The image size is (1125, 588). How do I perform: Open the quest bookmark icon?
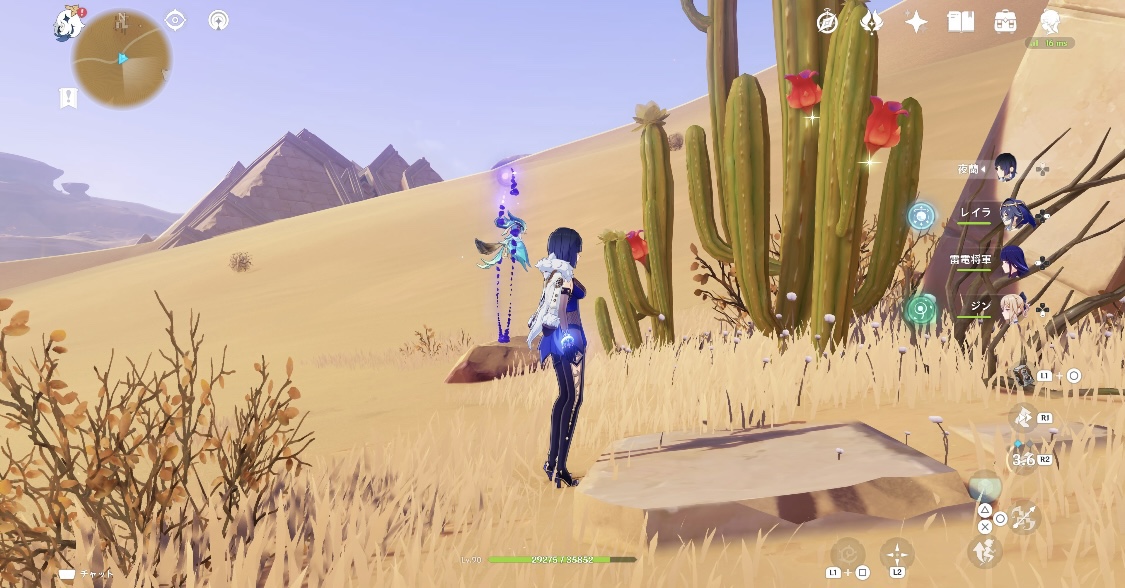click(x=68, y=97)
